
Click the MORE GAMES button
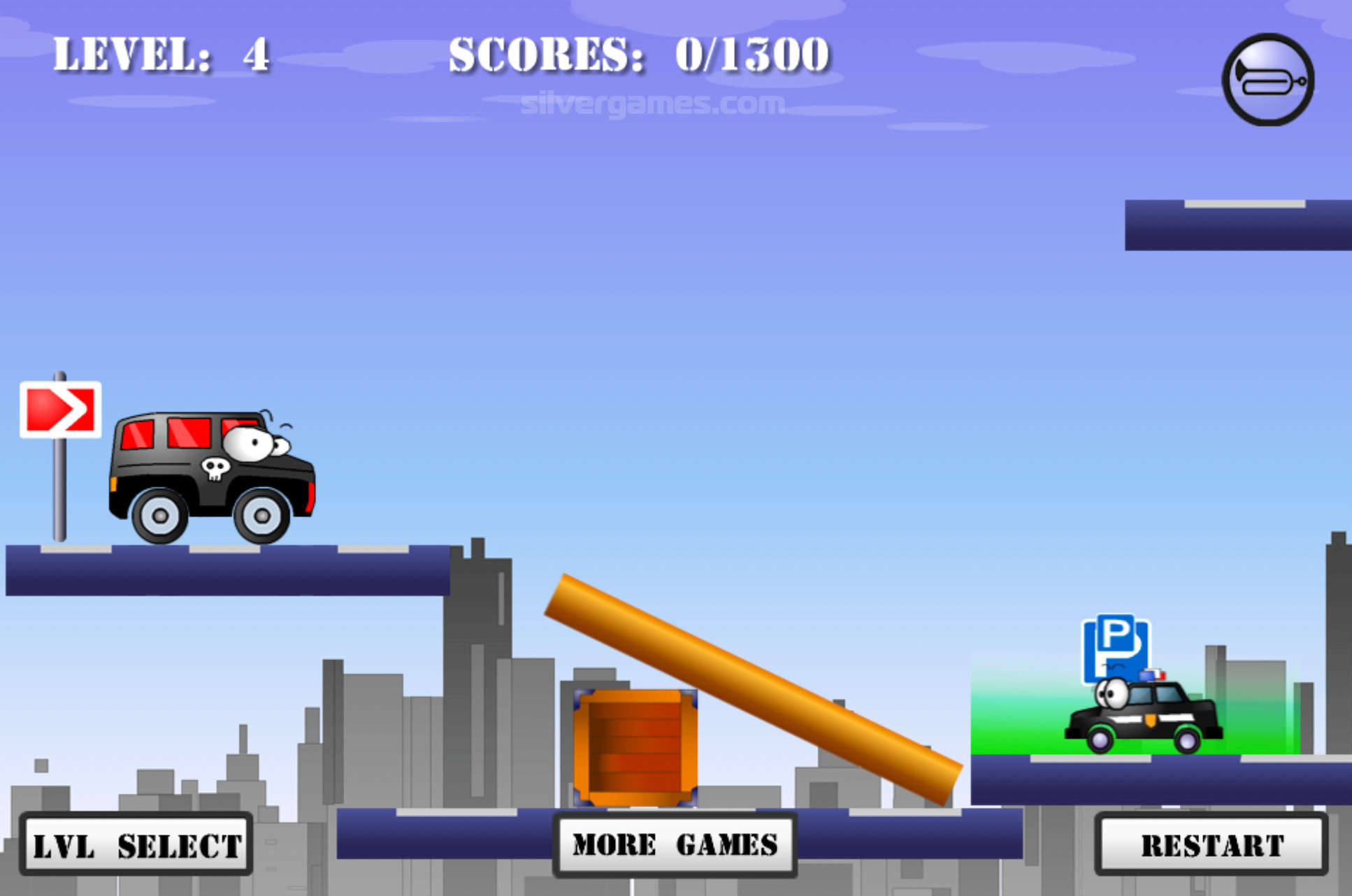coord(675,844)
